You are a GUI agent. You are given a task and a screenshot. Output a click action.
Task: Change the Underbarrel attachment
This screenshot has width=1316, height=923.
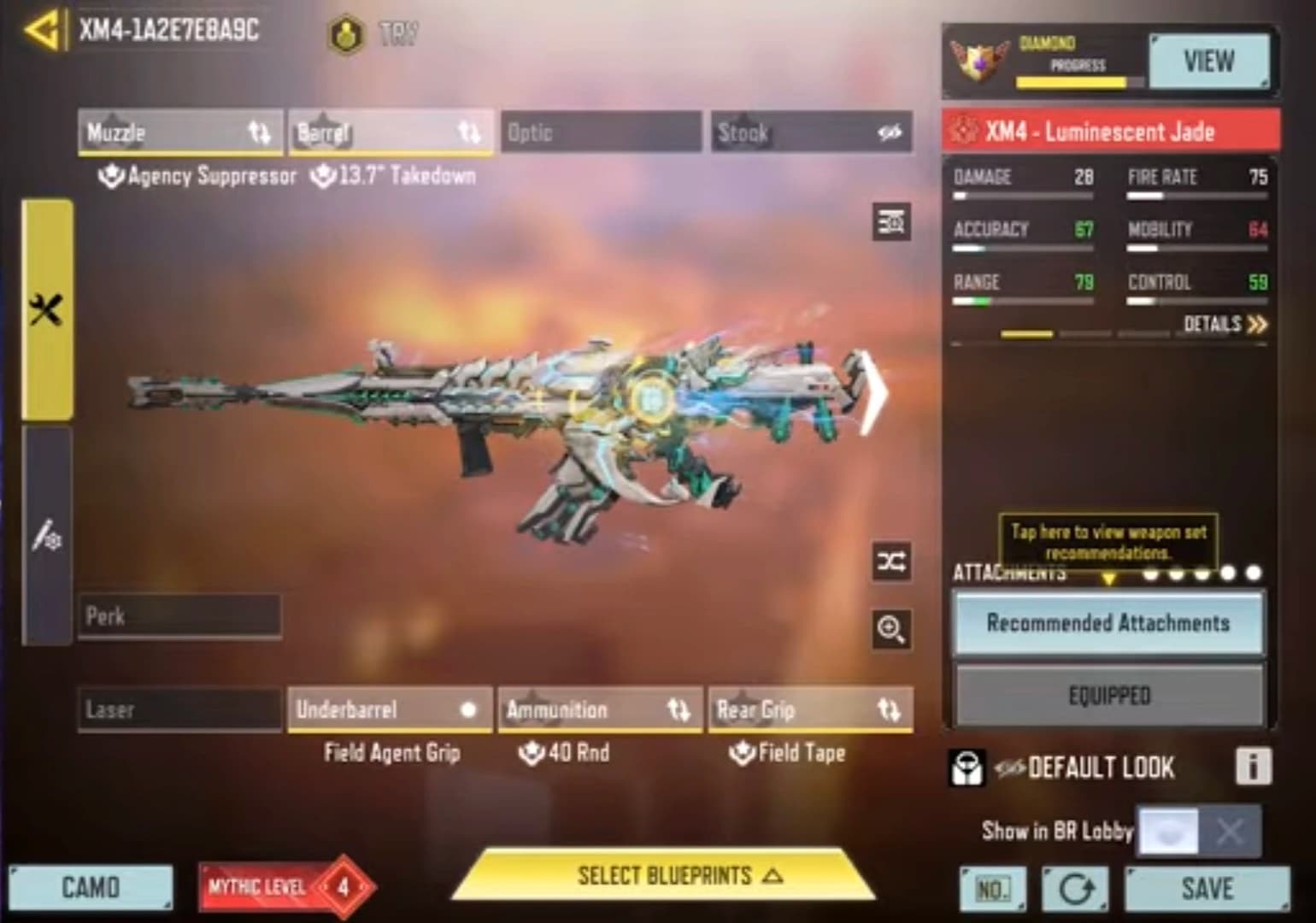click(x=390, y=709)
